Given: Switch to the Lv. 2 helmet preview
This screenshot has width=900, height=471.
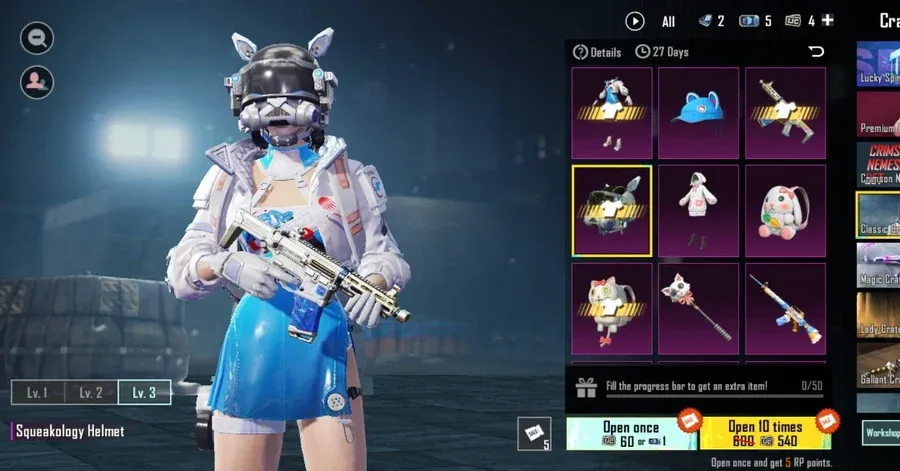Looking at the screenshot, I should pyautogui.click(x=91, y=393).
